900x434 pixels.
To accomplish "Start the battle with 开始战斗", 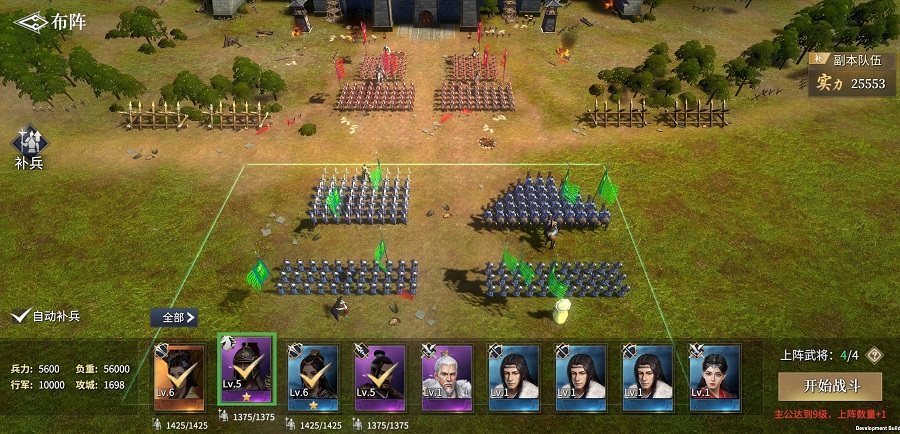I will pos(829,386).
